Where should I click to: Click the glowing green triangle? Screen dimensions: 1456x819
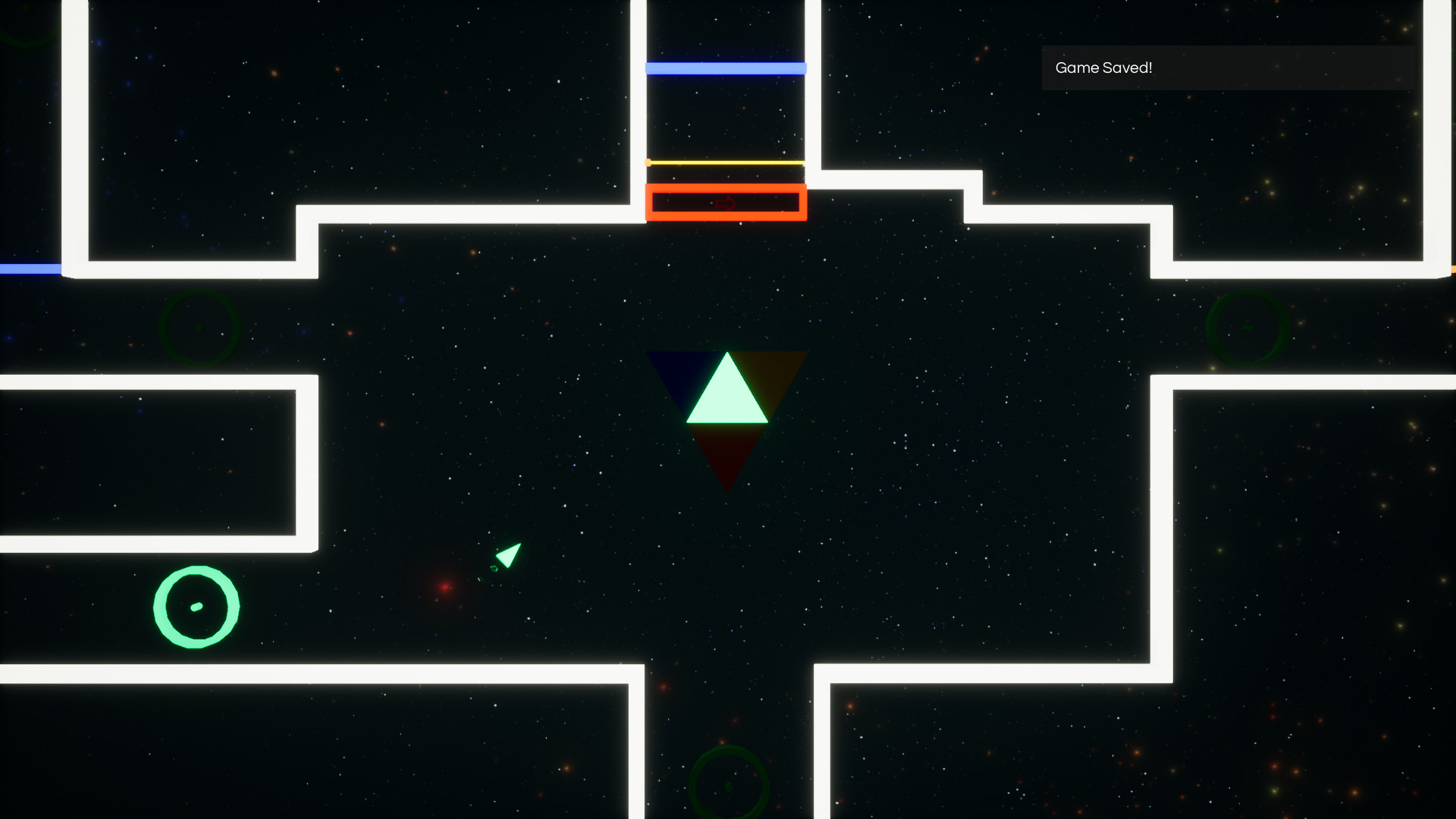coord(727,398)
